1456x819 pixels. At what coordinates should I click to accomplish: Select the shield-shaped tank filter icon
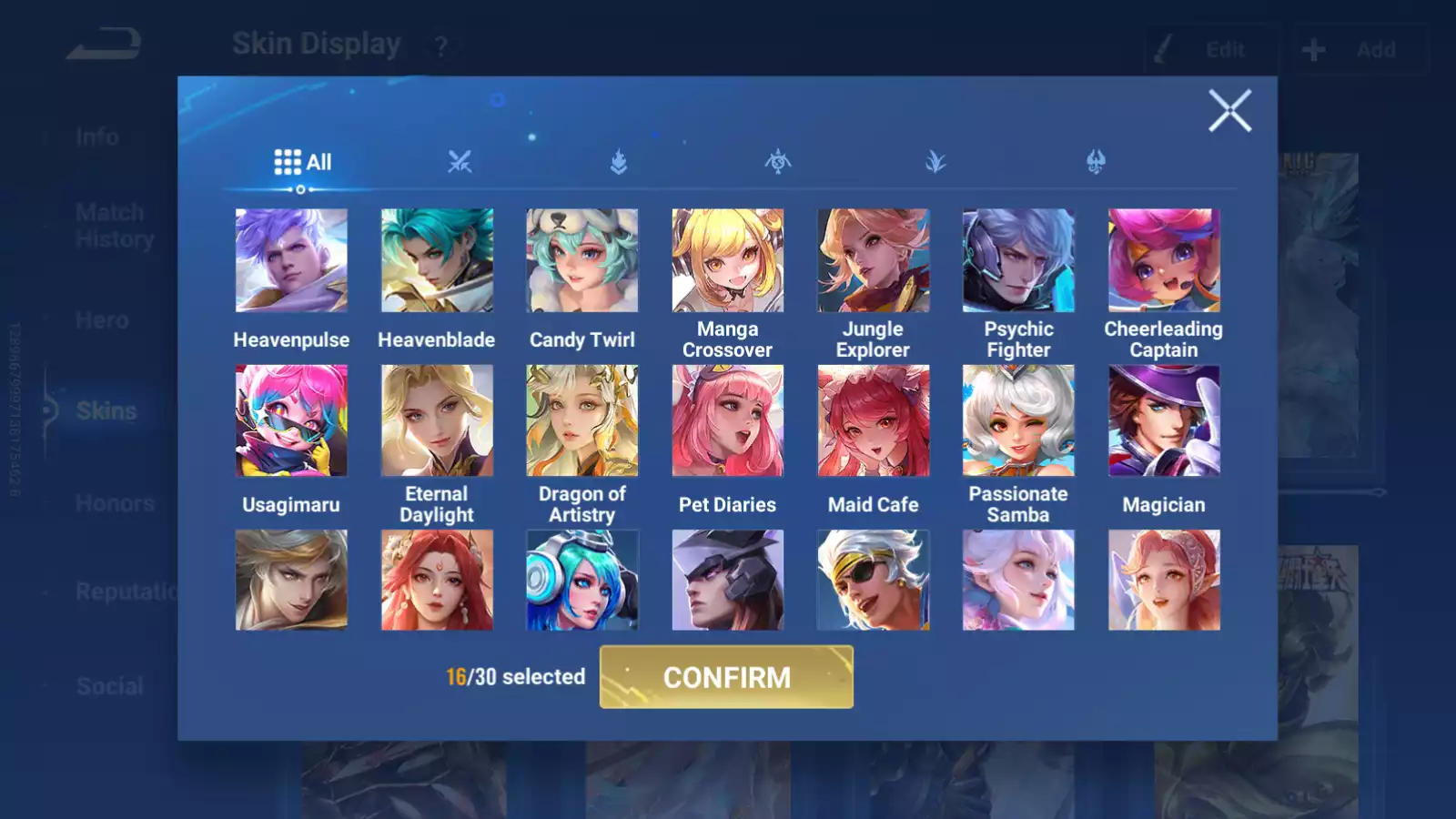coord(618,162)
